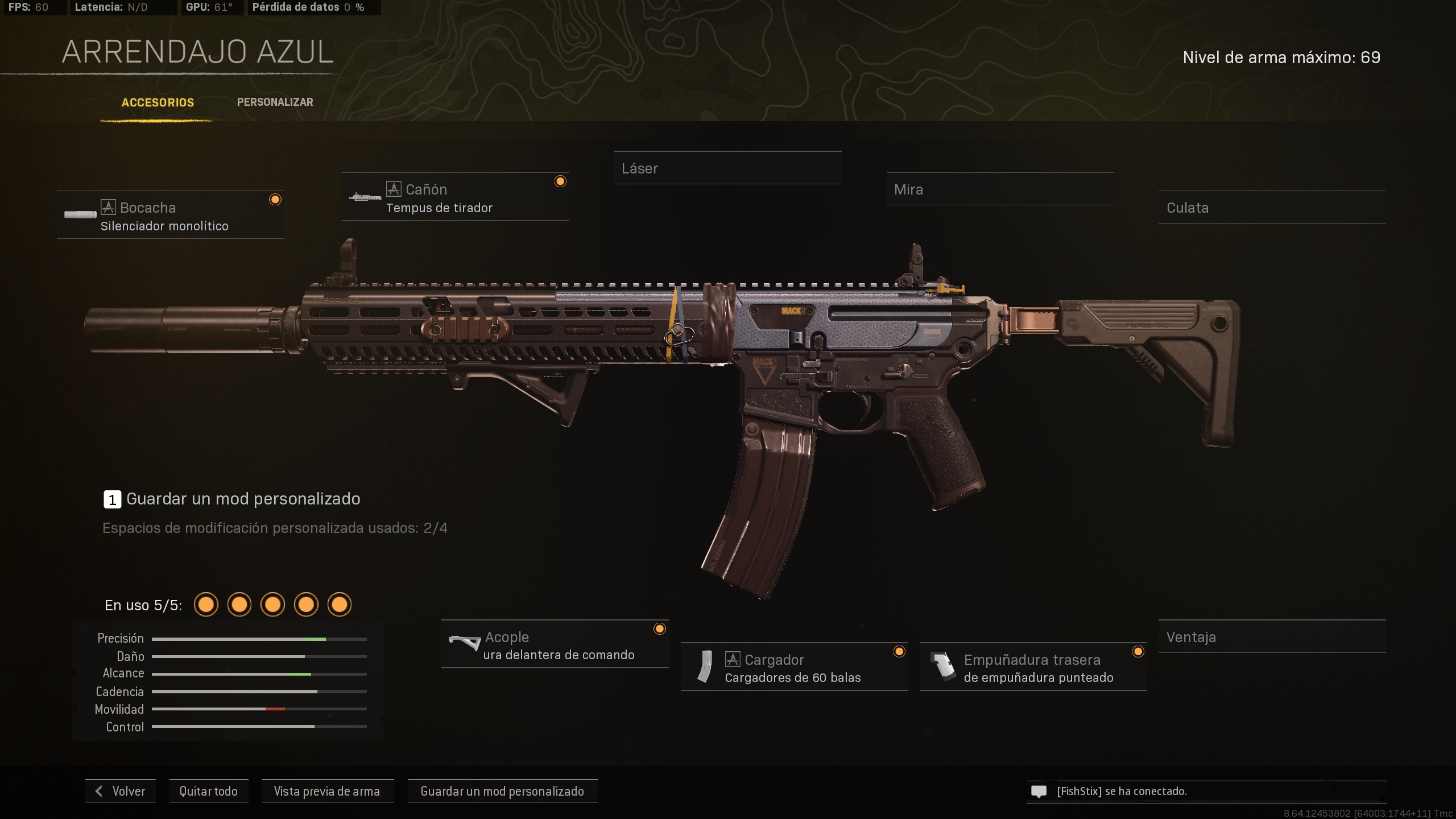Switch to the PERSONALIZAR tab

275,102
